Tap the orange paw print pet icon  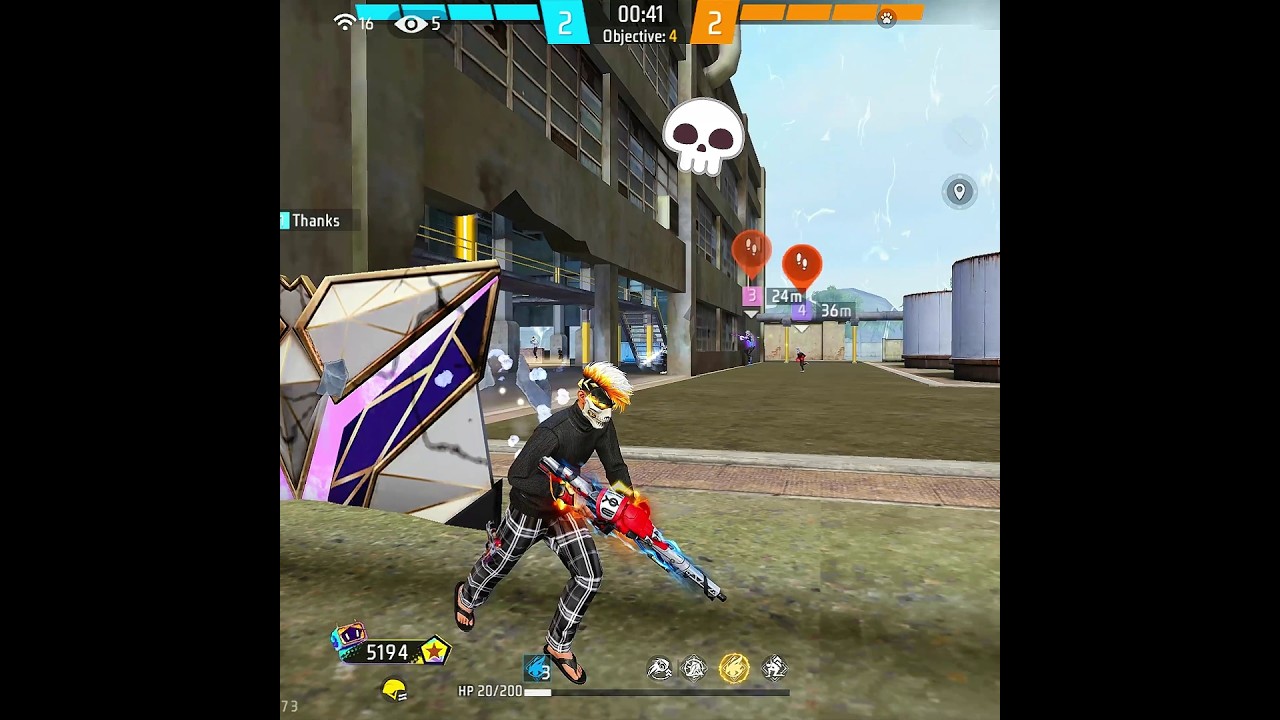point(886,18)
